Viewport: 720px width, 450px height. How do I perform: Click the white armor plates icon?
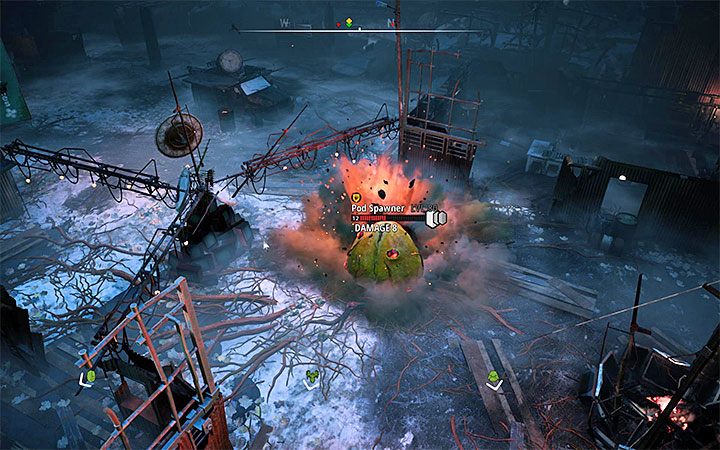tap(433, 217)
